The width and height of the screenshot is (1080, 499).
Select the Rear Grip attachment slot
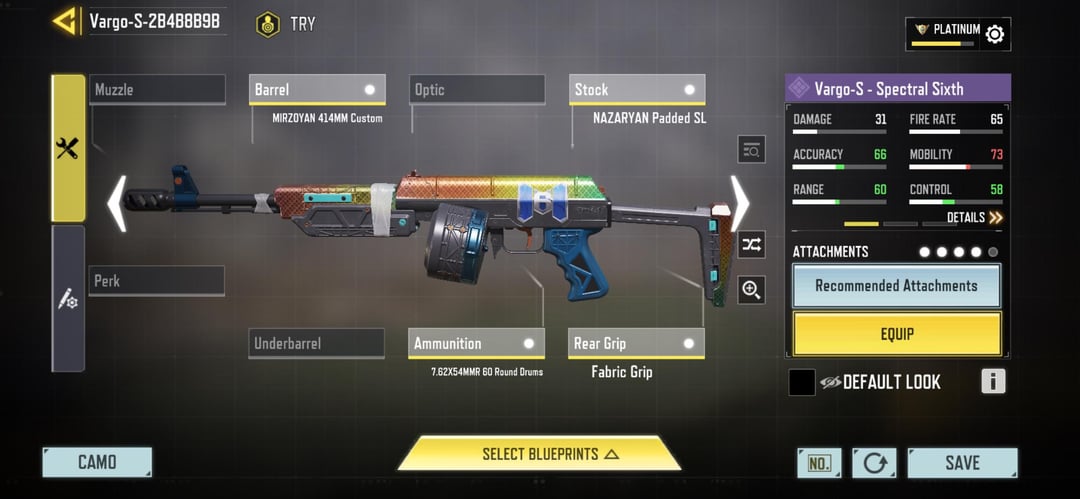click(637, 343)
